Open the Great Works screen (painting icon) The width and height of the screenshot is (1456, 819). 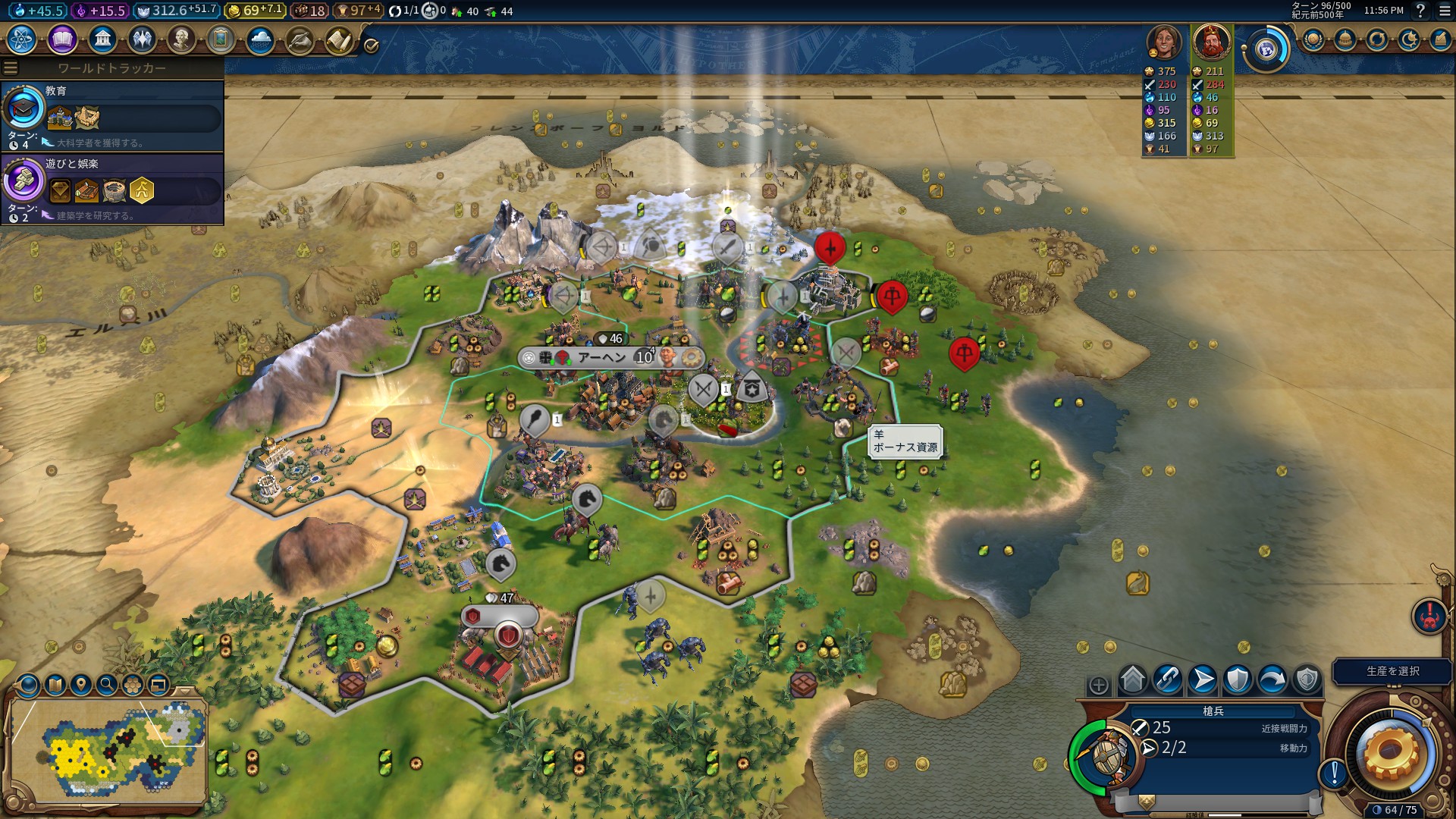pyautogui.click(x=221, y=39)
